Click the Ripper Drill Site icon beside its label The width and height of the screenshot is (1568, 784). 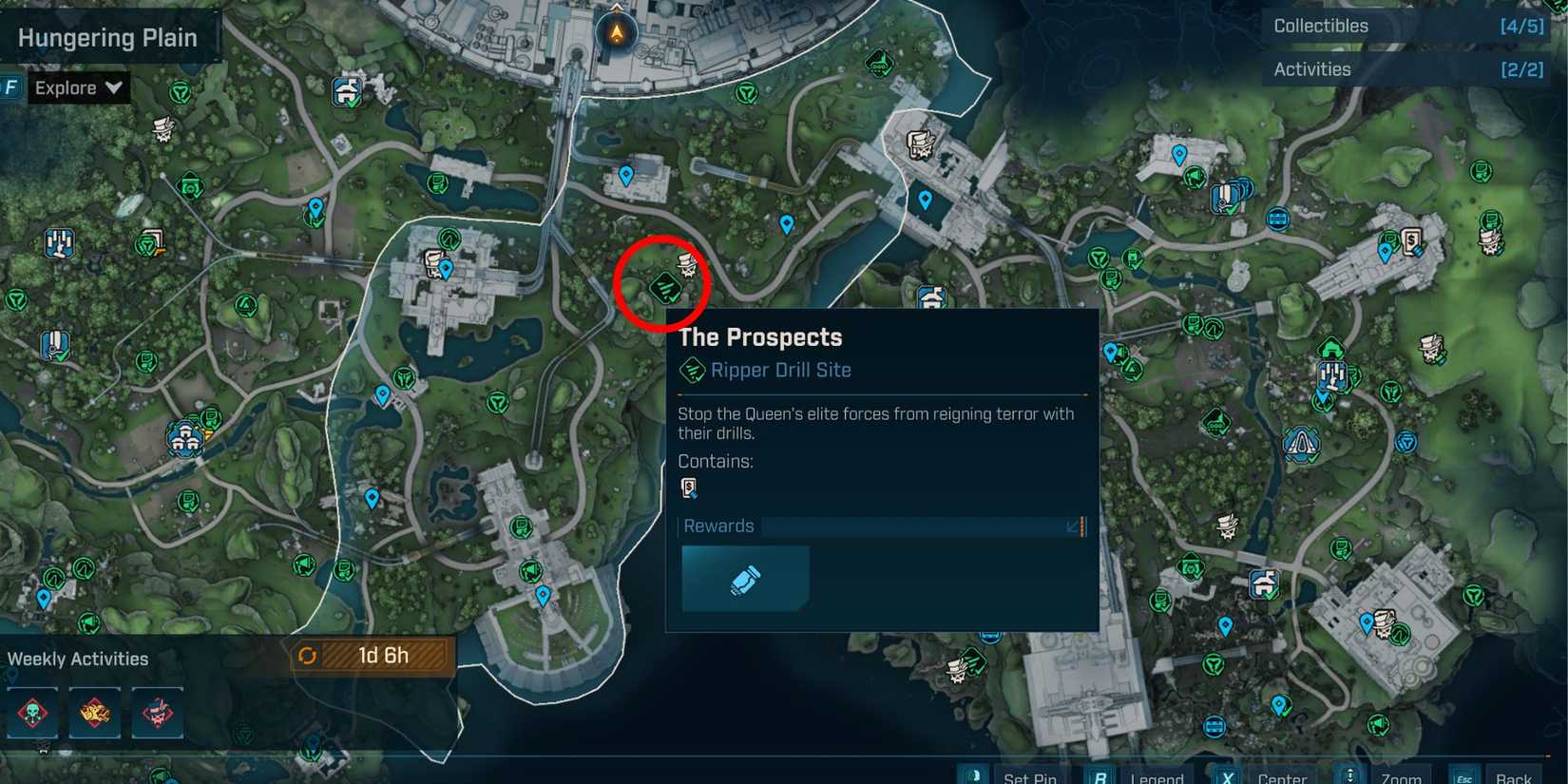point(691,370)
